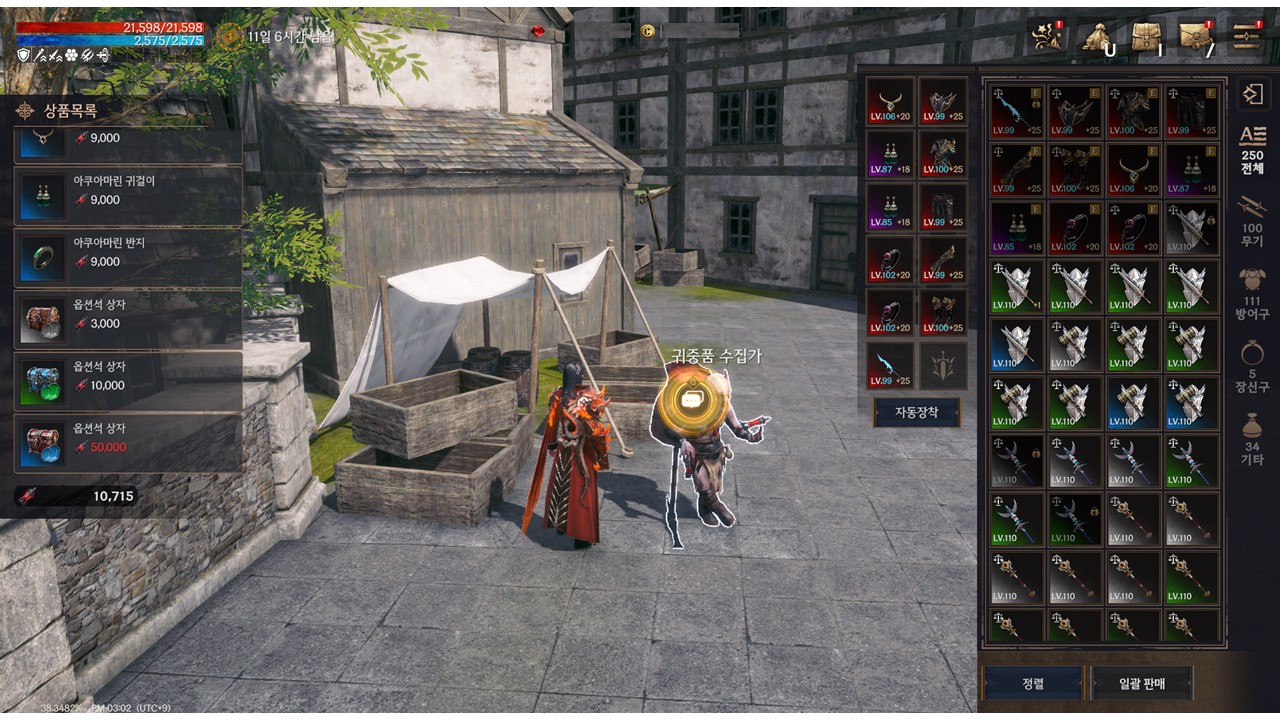
Task: Sort inventory with the 정렬 button
Action: 1033,683
